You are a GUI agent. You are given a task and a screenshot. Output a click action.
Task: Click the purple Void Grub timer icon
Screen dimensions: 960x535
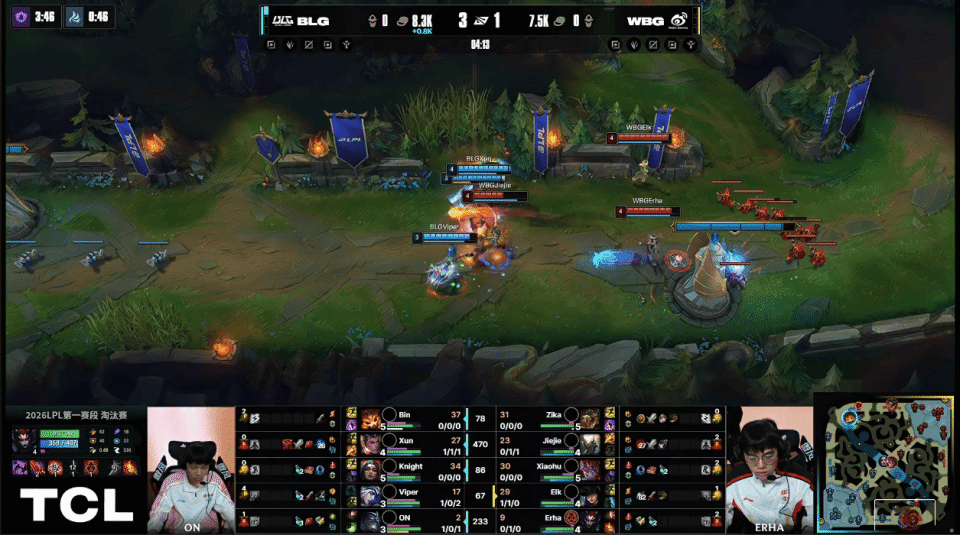19,15
